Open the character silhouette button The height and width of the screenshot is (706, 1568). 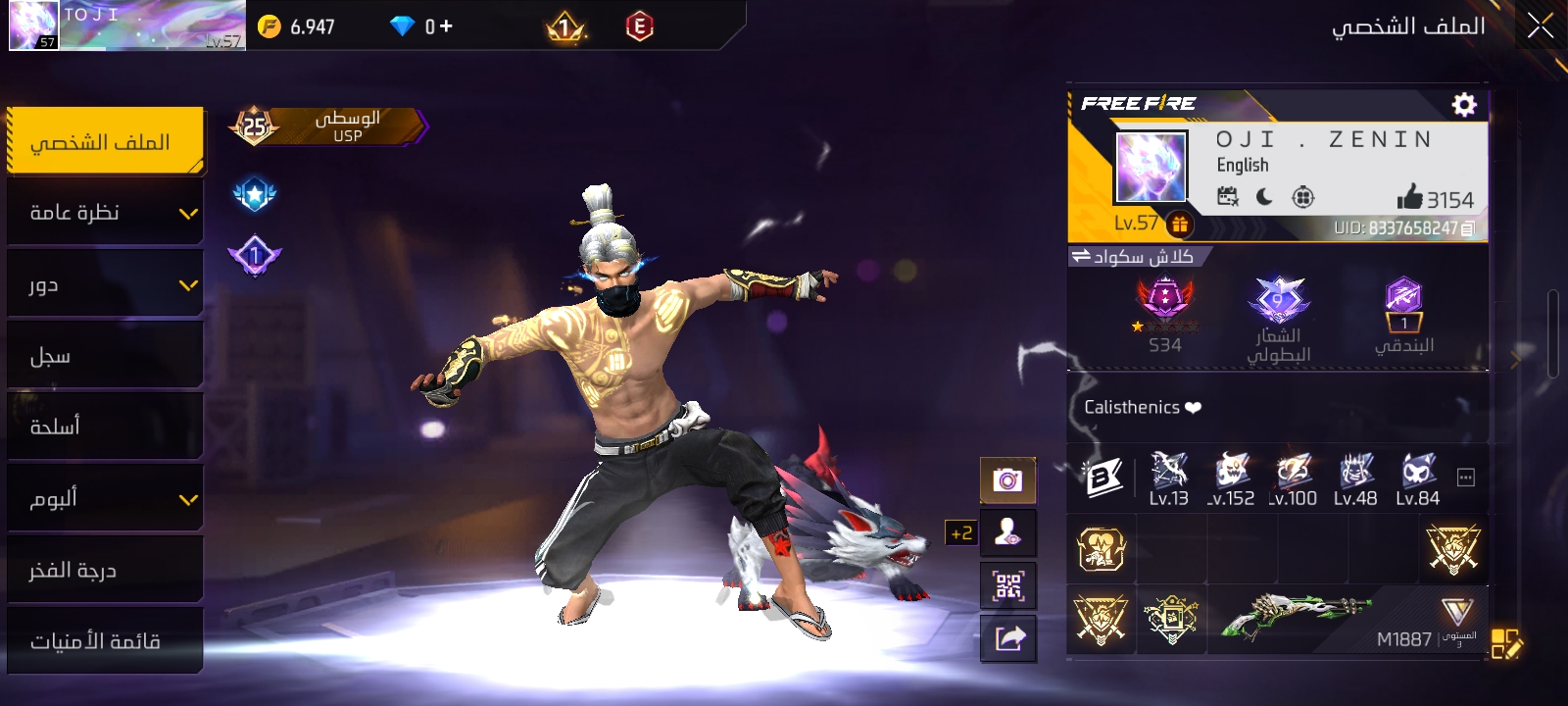[1007, 532]
